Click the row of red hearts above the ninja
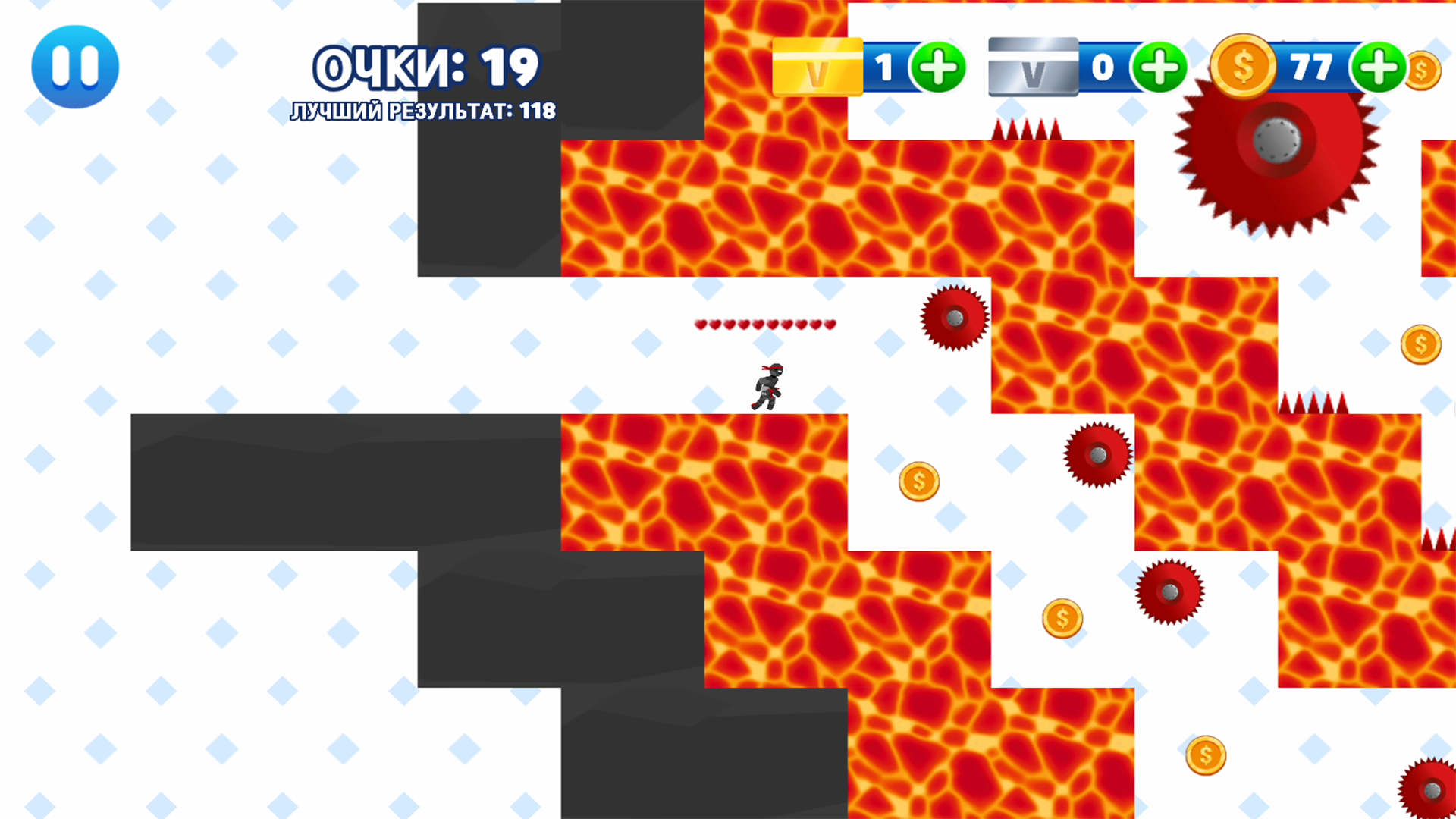 764,324
